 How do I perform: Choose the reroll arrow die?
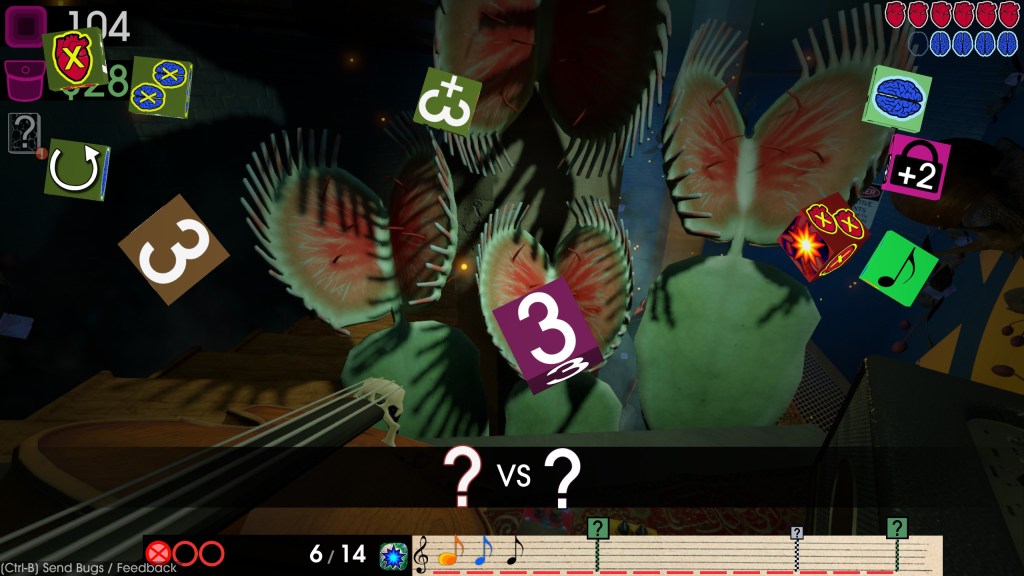[77, 170]
